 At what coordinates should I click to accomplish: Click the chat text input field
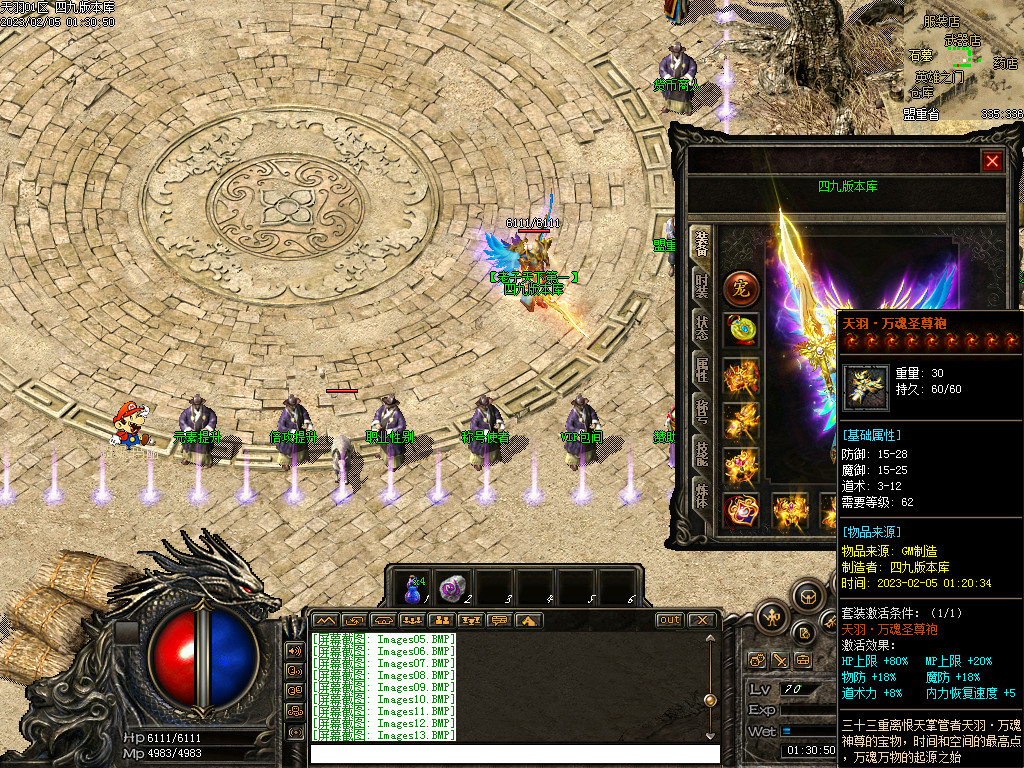pyautogui.click(x=514, y=754)
